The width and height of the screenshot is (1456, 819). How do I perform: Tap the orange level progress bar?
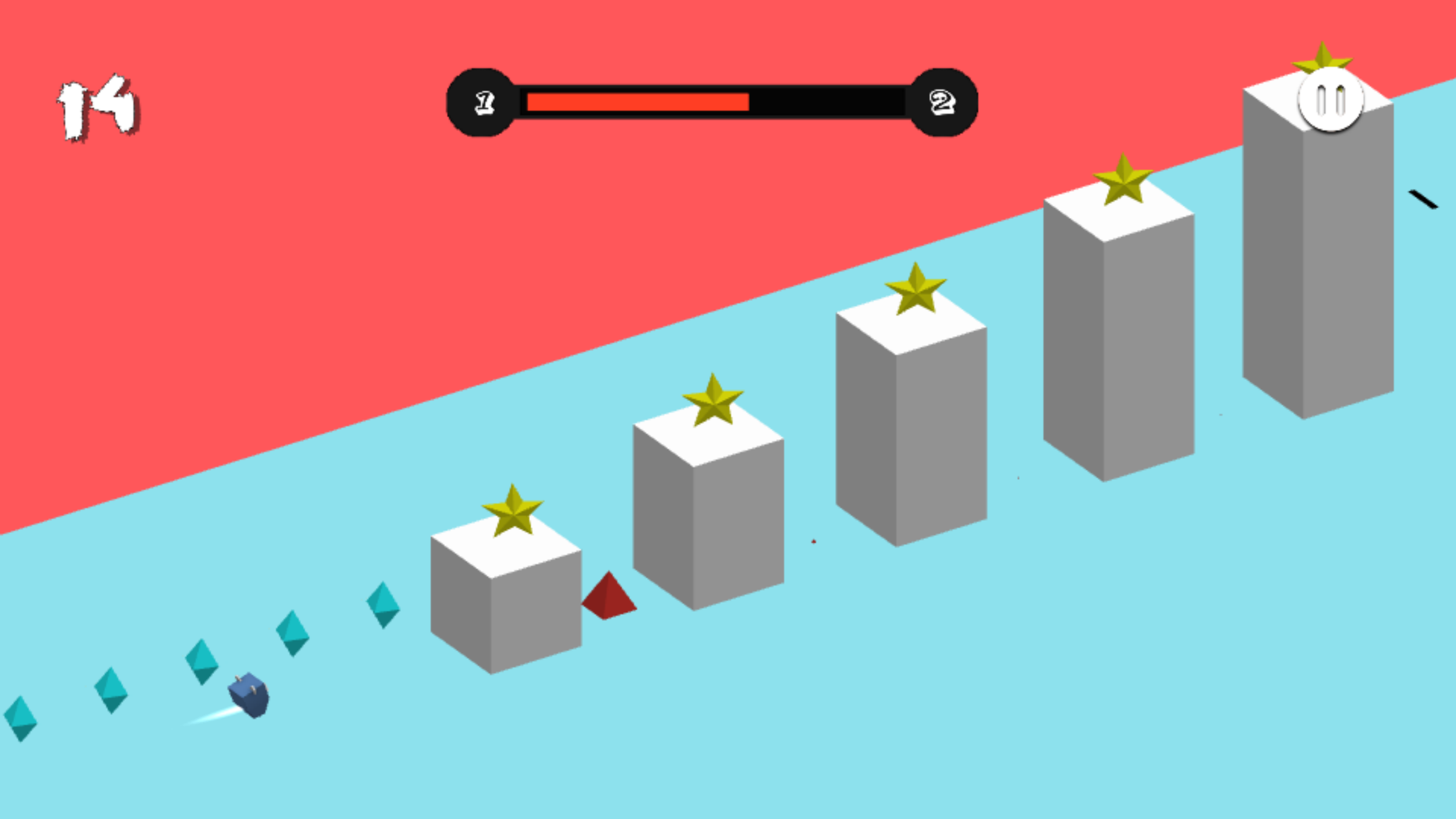[637, 101]
